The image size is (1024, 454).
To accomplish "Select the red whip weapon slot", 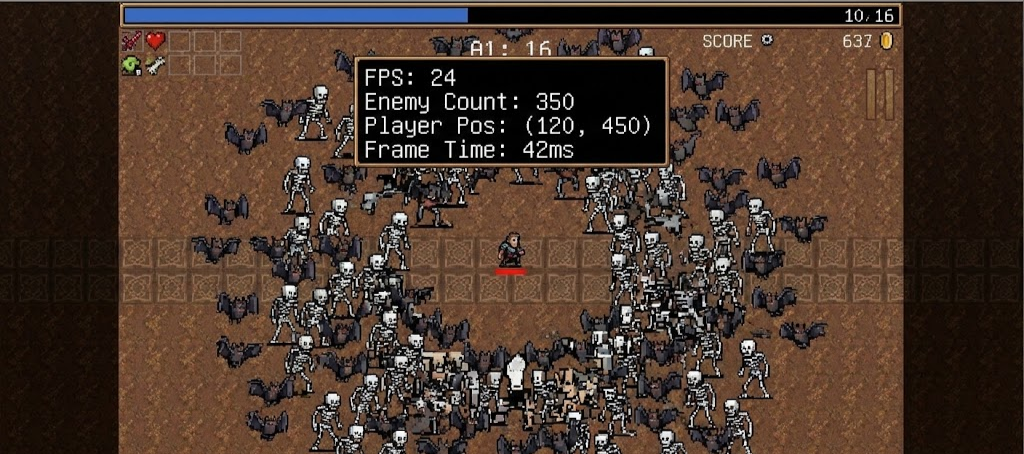I will pyautogui.click(x=132, y=41).
